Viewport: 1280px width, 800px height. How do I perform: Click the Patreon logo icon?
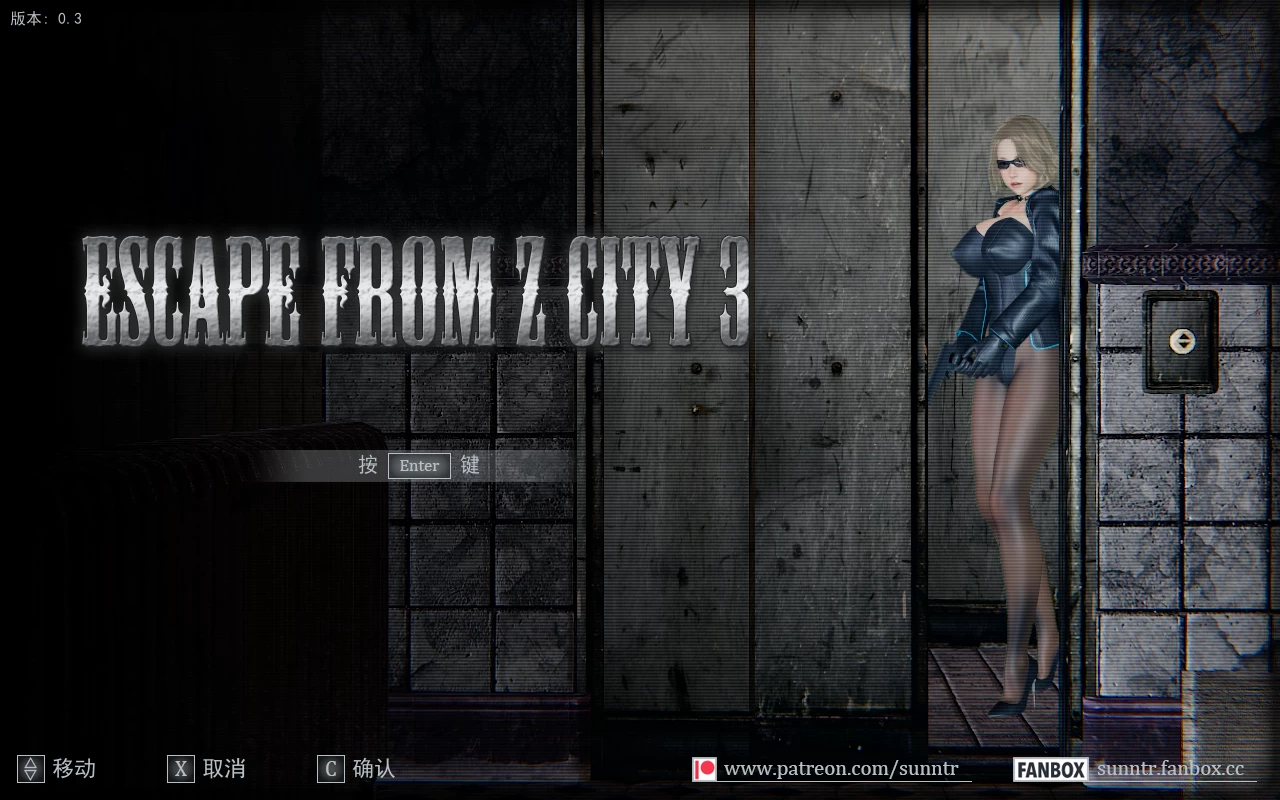pyautogui.click(x=706, y=769)
